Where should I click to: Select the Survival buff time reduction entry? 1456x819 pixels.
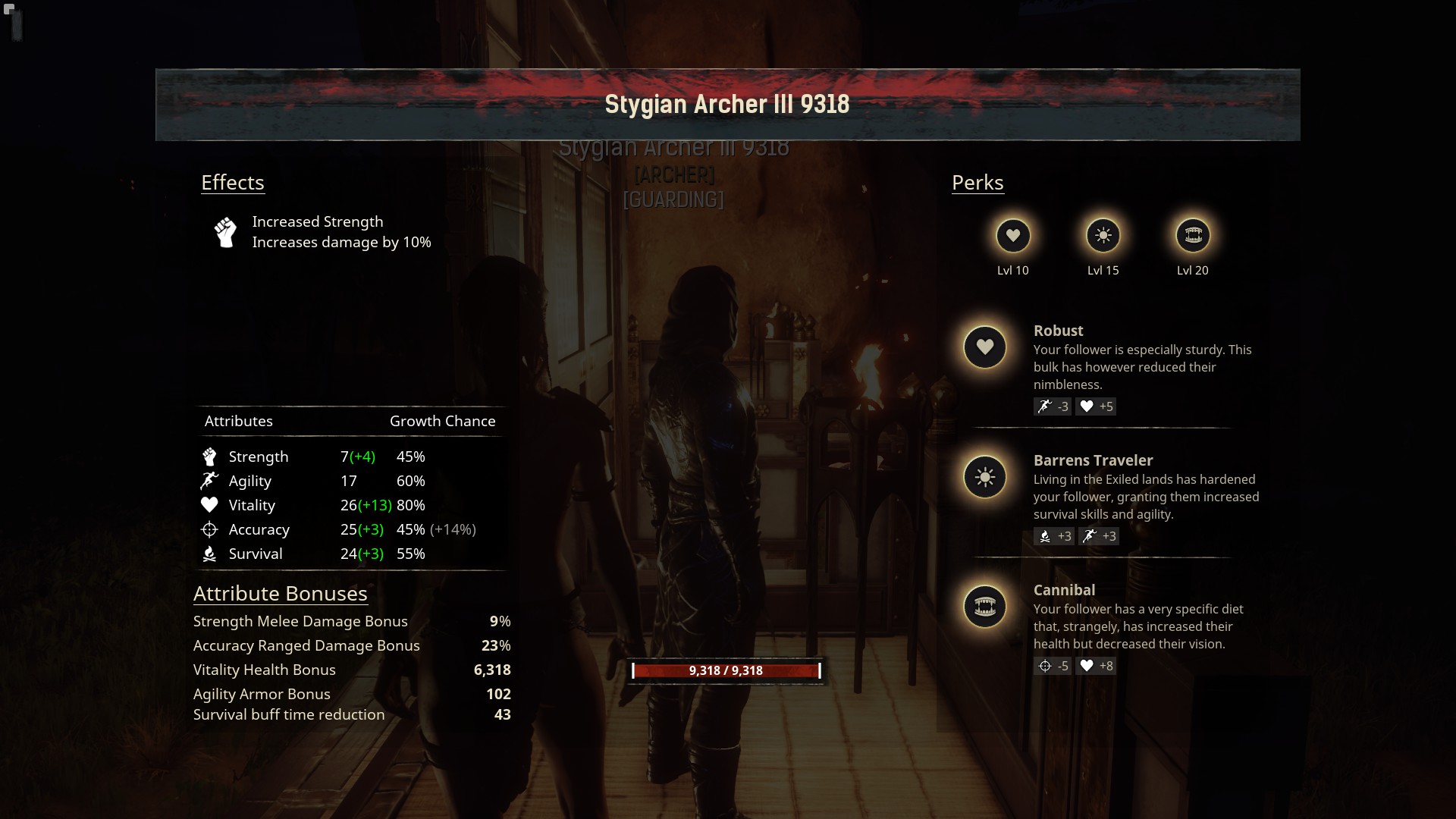pos(351,714)
